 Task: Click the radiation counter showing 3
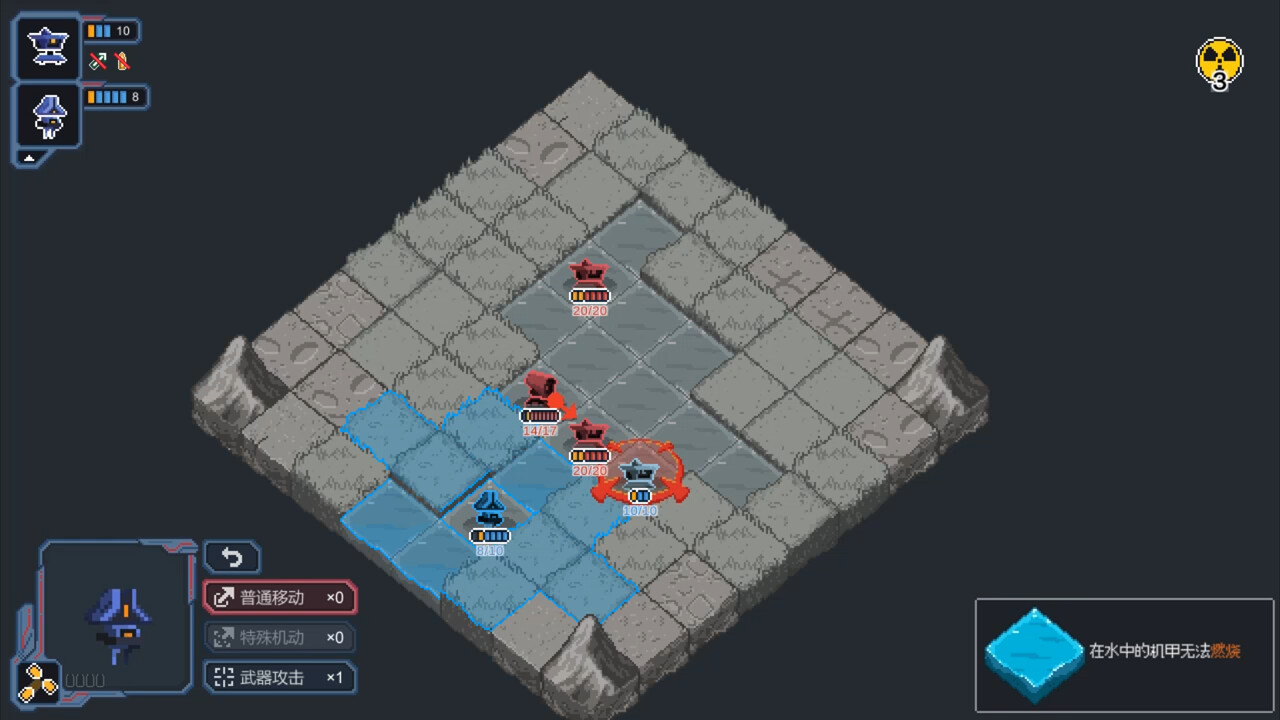pos(1219,62)
